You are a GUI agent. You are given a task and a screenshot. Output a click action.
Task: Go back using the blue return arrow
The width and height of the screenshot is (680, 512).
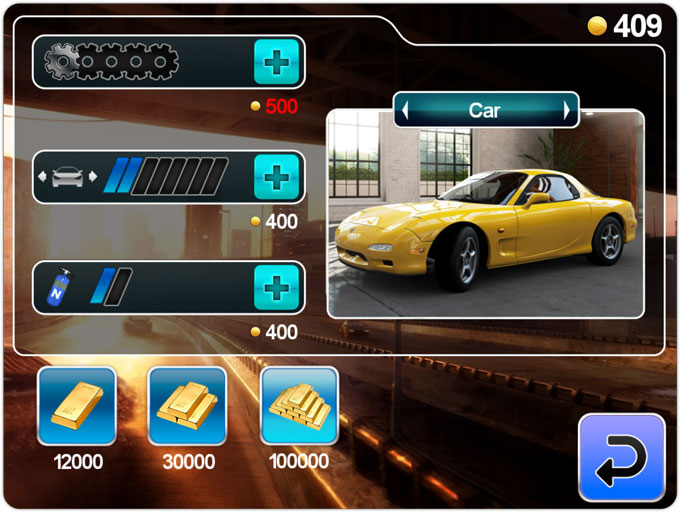621,457
